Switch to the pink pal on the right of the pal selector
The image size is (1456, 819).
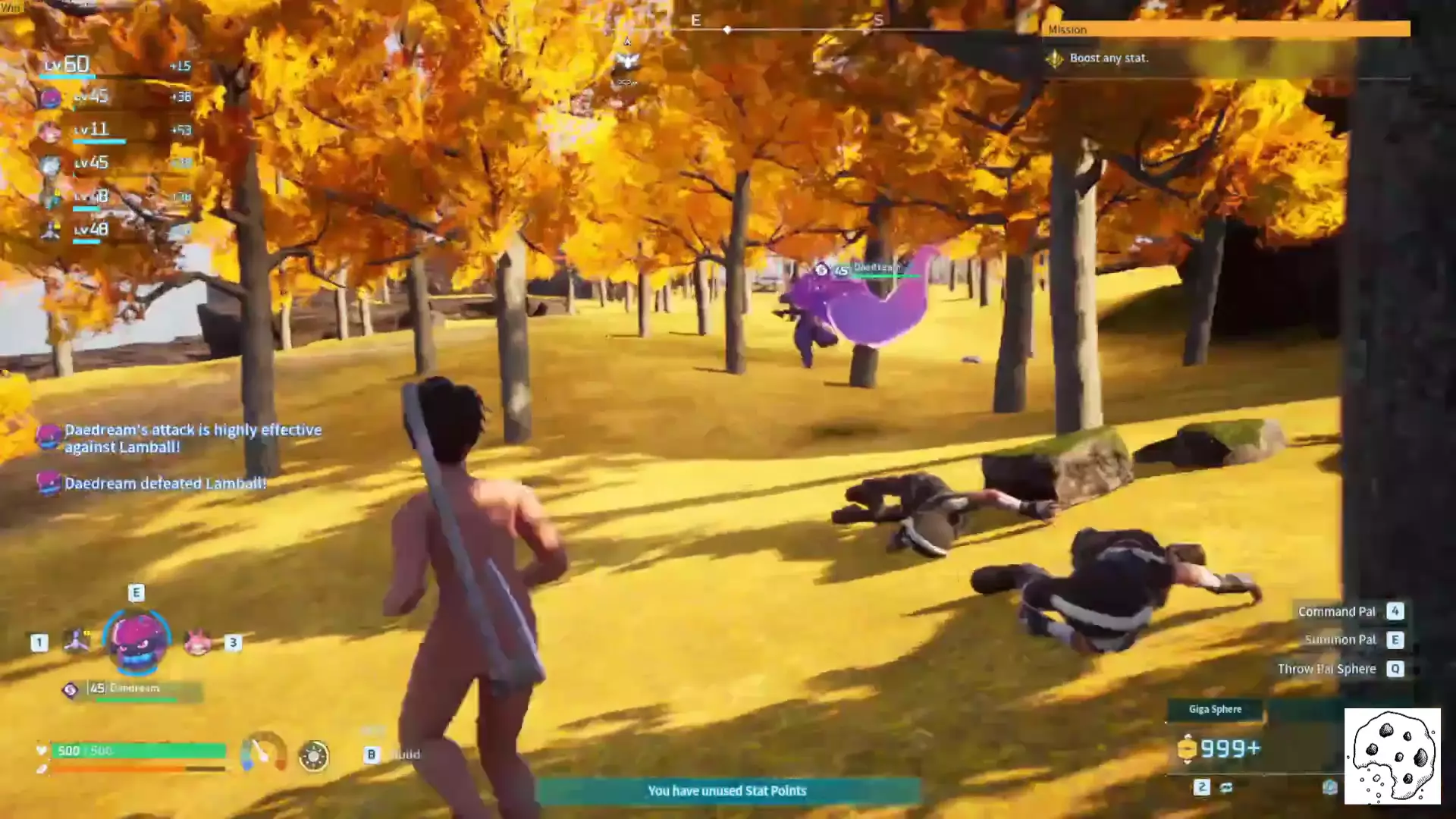pos(198,642)
